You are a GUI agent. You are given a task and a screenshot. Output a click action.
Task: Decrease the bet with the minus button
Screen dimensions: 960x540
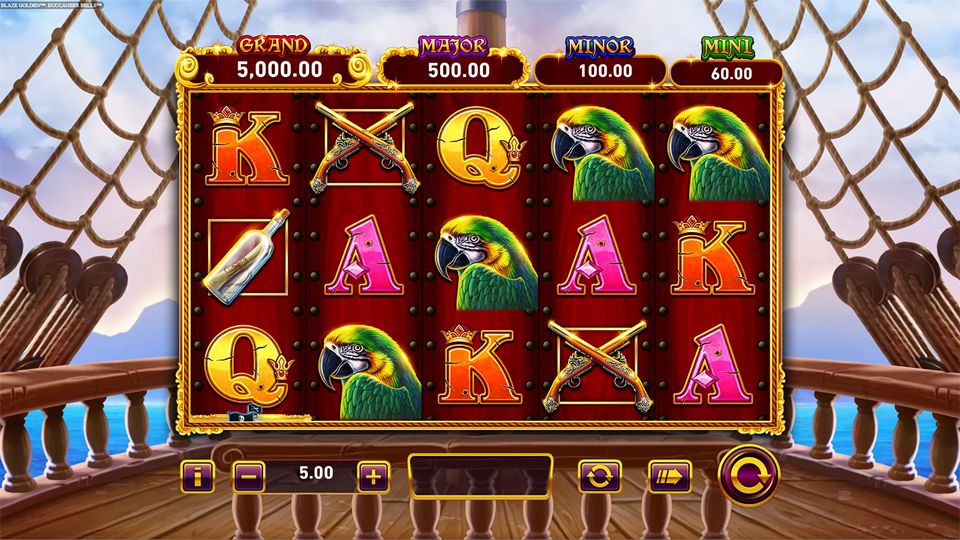249,476
